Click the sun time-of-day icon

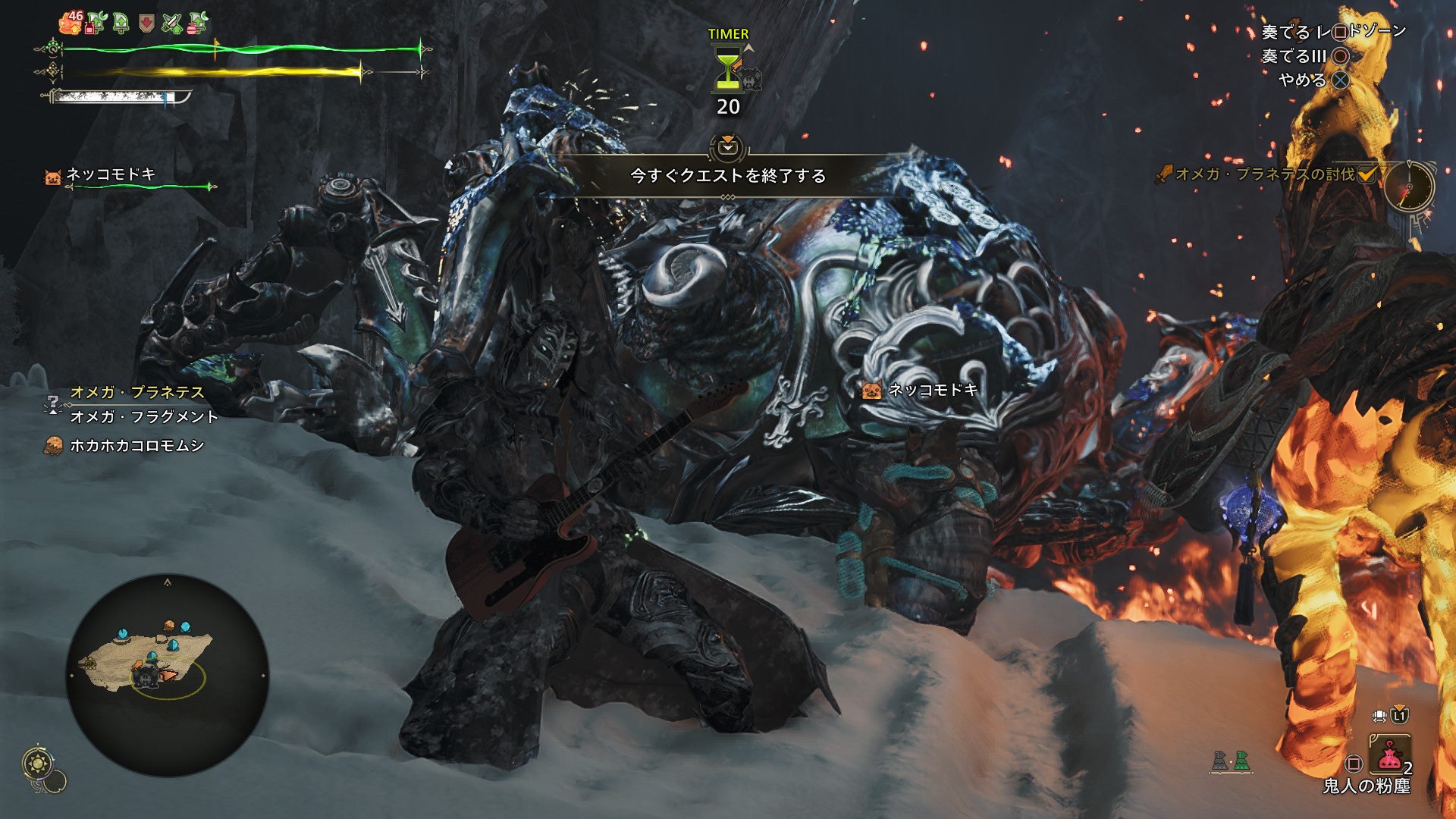[x=36, y=763]
